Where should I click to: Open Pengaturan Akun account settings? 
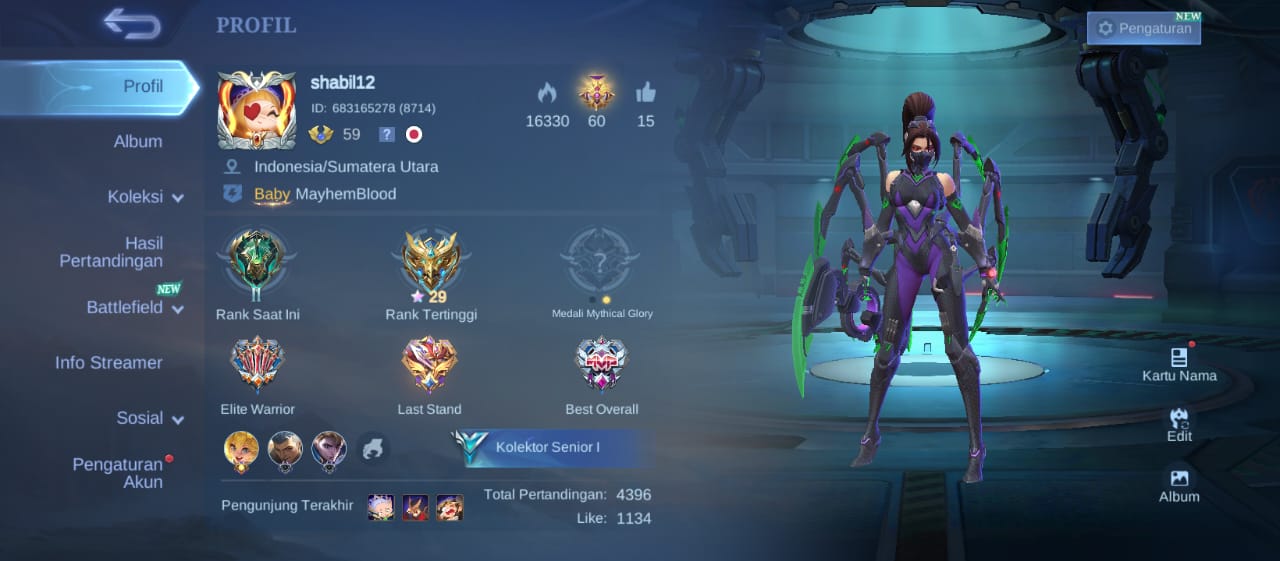tap(117, 473)
